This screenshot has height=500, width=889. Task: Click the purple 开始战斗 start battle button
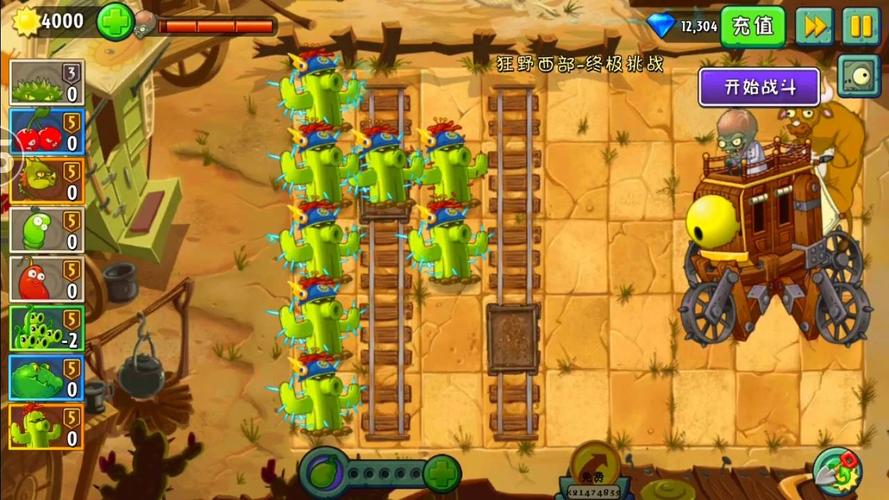(x=759, y=86)
